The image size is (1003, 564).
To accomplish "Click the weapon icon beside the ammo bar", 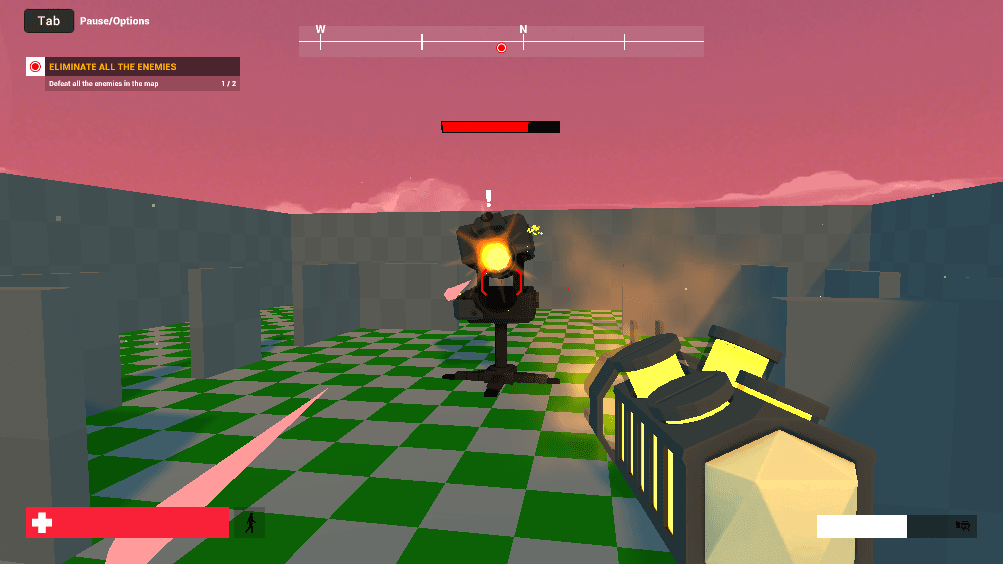I will pos(963,526).
